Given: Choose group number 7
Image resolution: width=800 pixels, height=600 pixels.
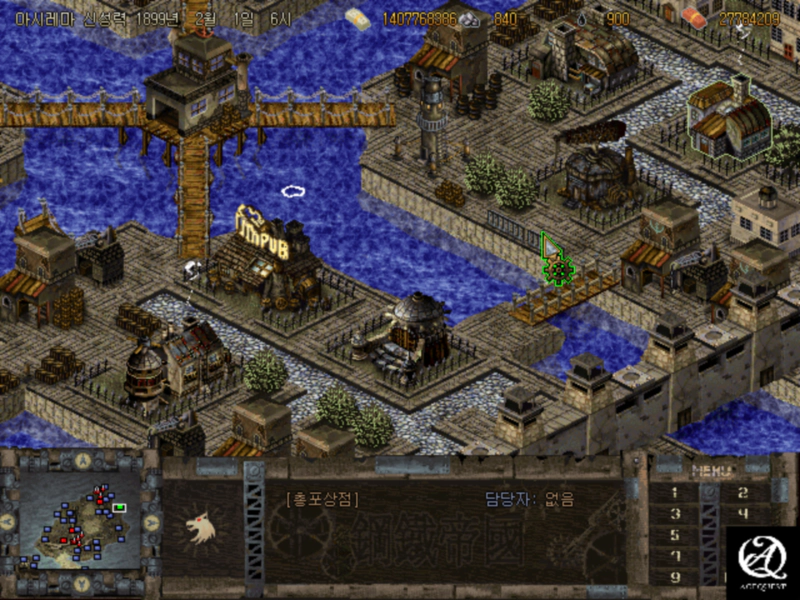Looking at the screenshot, I should [x=674, y=556].
